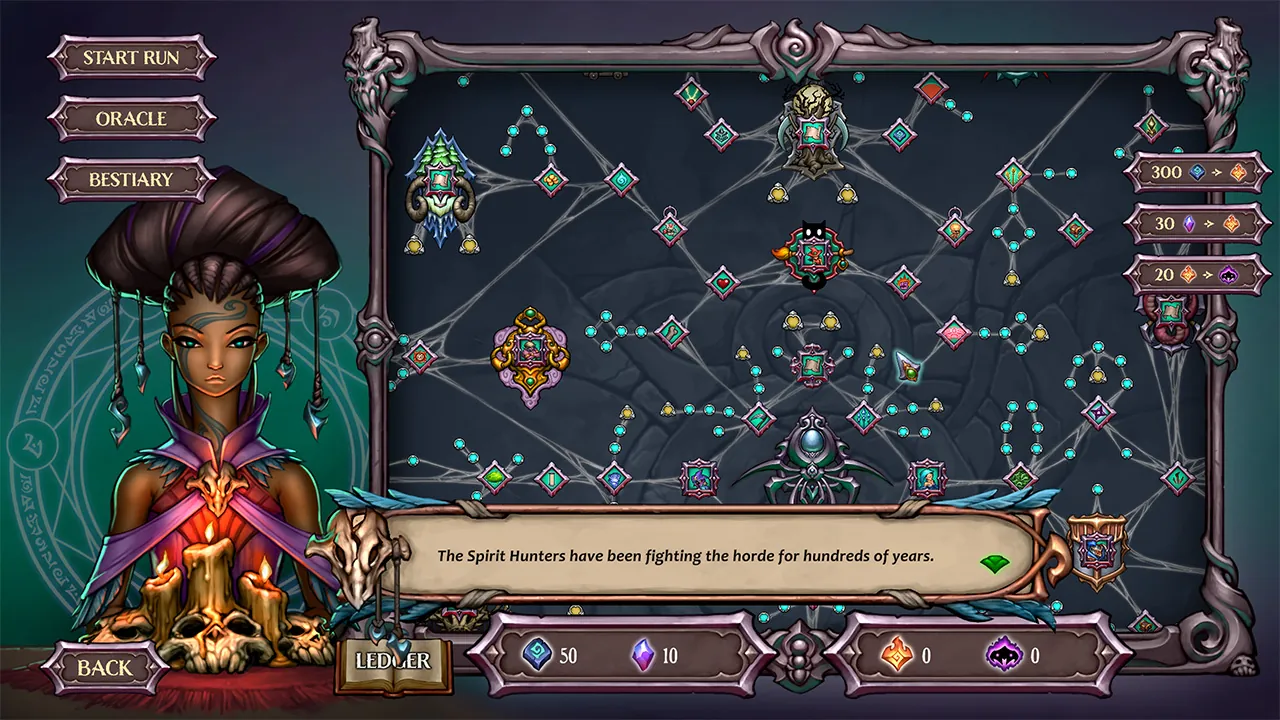This screenshot has height=720, width=1280.
Task: Exchange 30 purple crystals for flame essence
Action: (x=1196, y=223)
